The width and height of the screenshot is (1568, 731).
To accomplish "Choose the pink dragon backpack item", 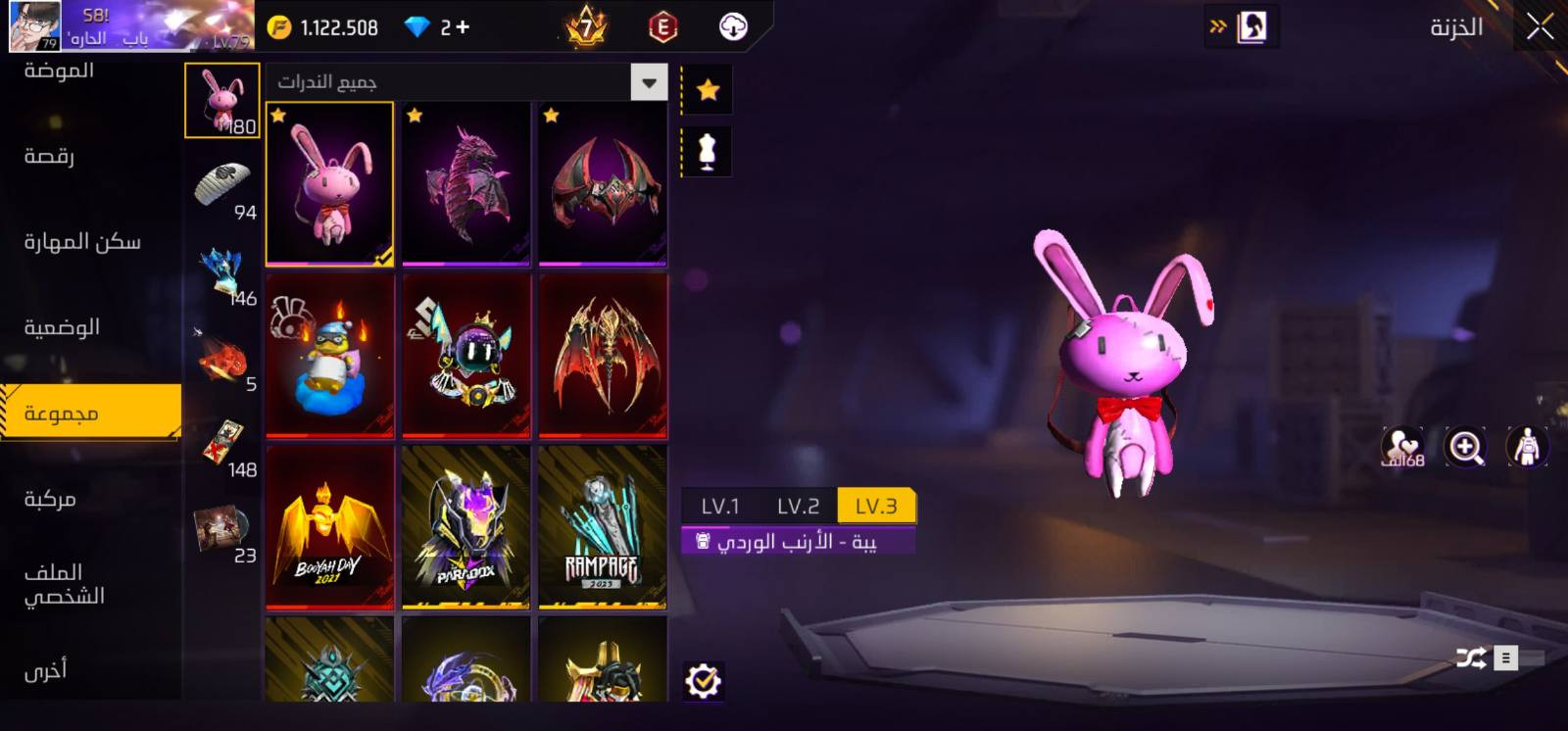I will pos(465,183).
